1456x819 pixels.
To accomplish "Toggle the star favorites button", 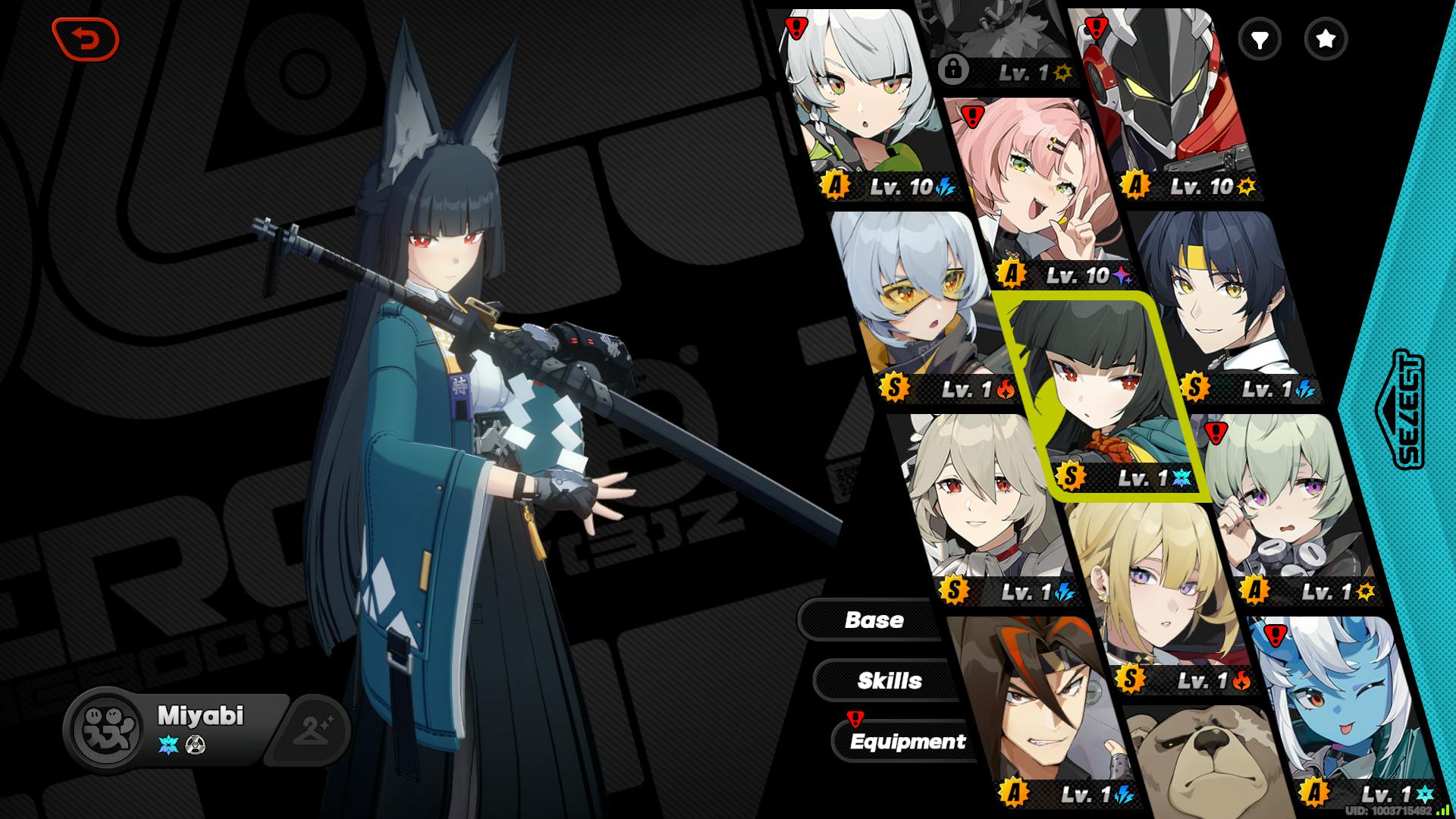I will click(x=1326, y=39).
